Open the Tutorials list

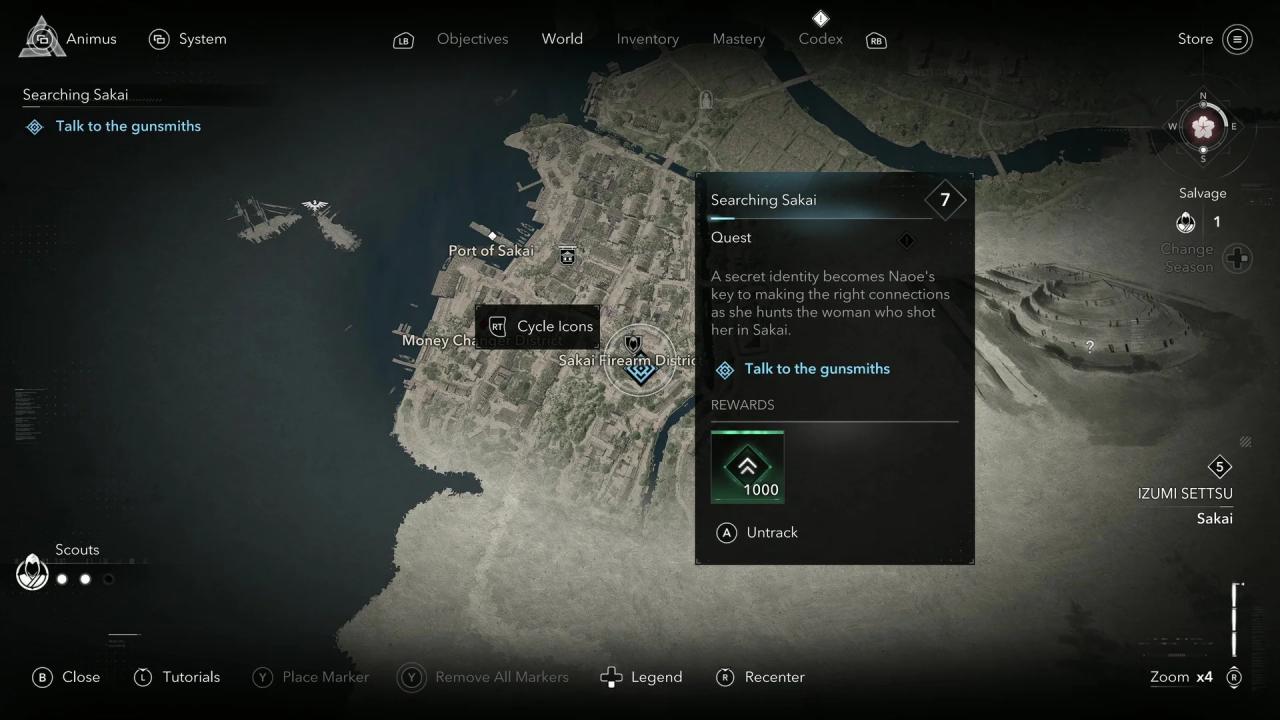tap(177, 677)
